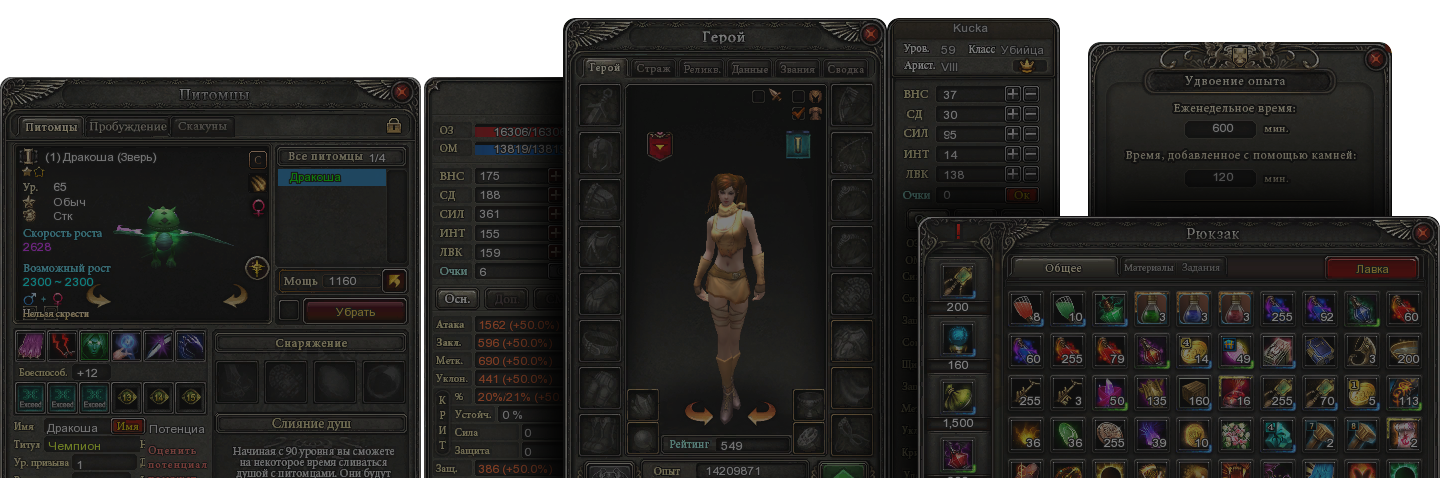Switch to the Общее backpack tab
Screen dimensions: 1440x478
[x=1063, y=268]
